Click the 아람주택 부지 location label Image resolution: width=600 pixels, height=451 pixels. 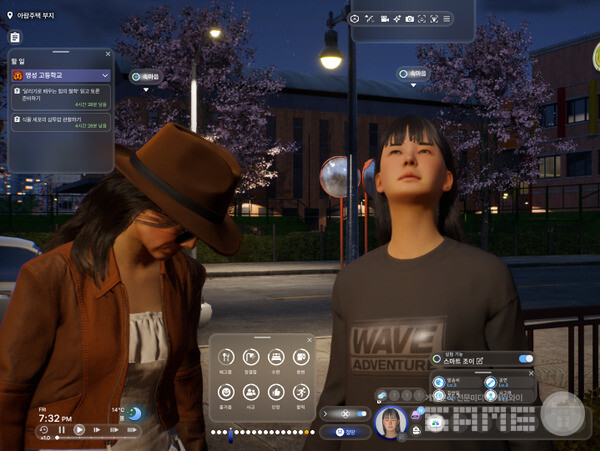[x=34, y=16]
